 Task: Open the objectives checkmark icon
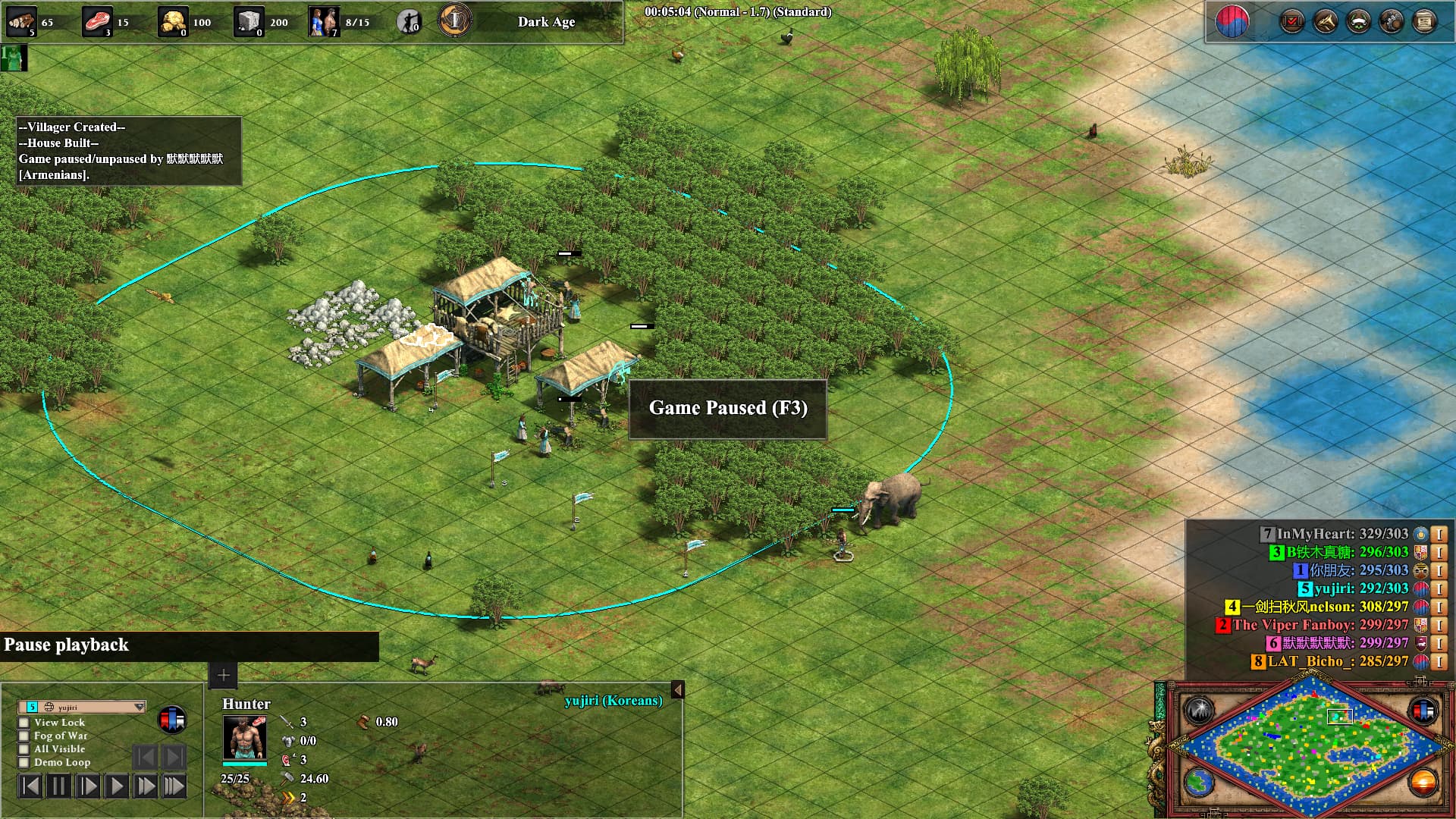pyautogui.click(x=1291, y=21)
